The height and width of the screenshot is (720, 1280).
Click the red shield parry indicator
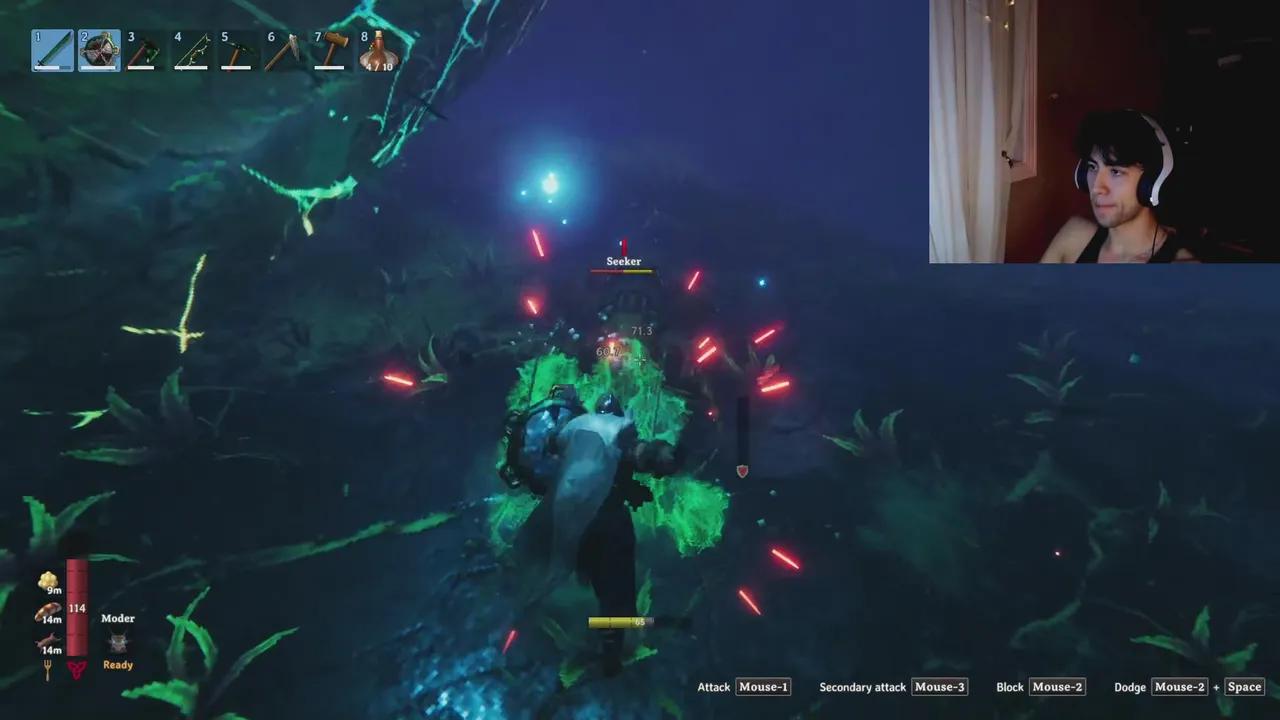click(742, 471)
